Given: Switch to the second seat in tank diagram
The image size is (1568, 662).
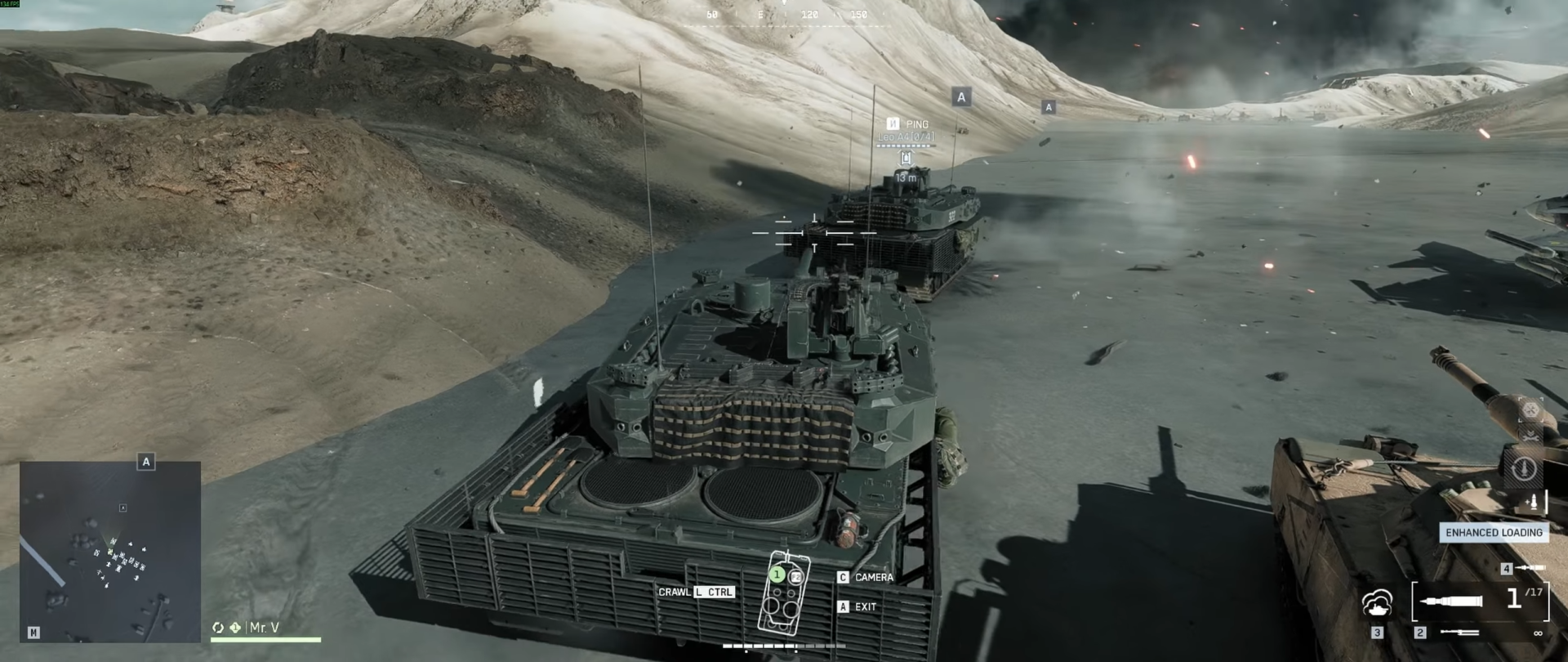Looking at the screenshot, I should tap(795, 577).
